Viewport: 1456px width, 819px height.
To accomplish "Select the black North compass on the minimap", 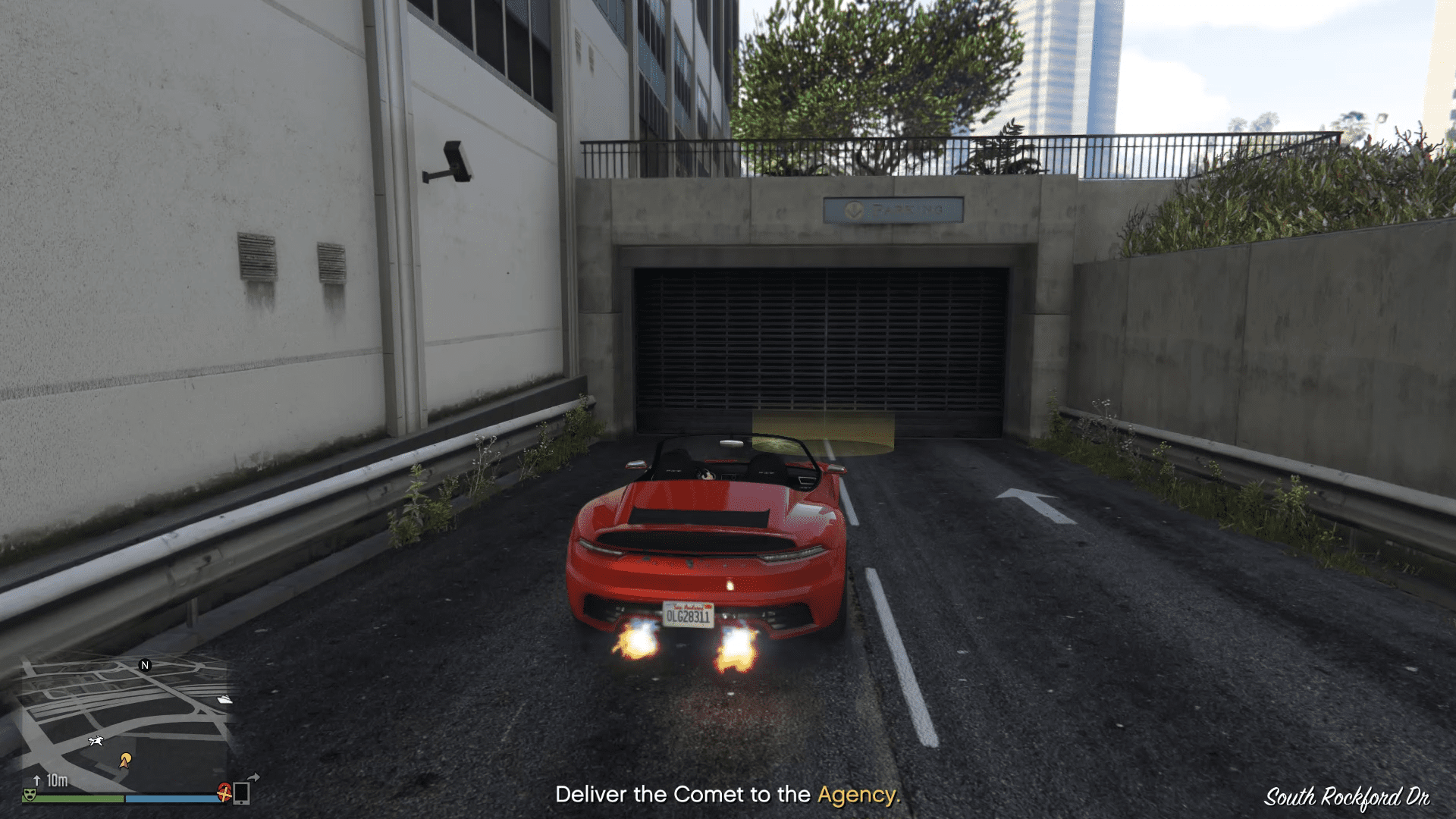I will click(x=145, y=666).
